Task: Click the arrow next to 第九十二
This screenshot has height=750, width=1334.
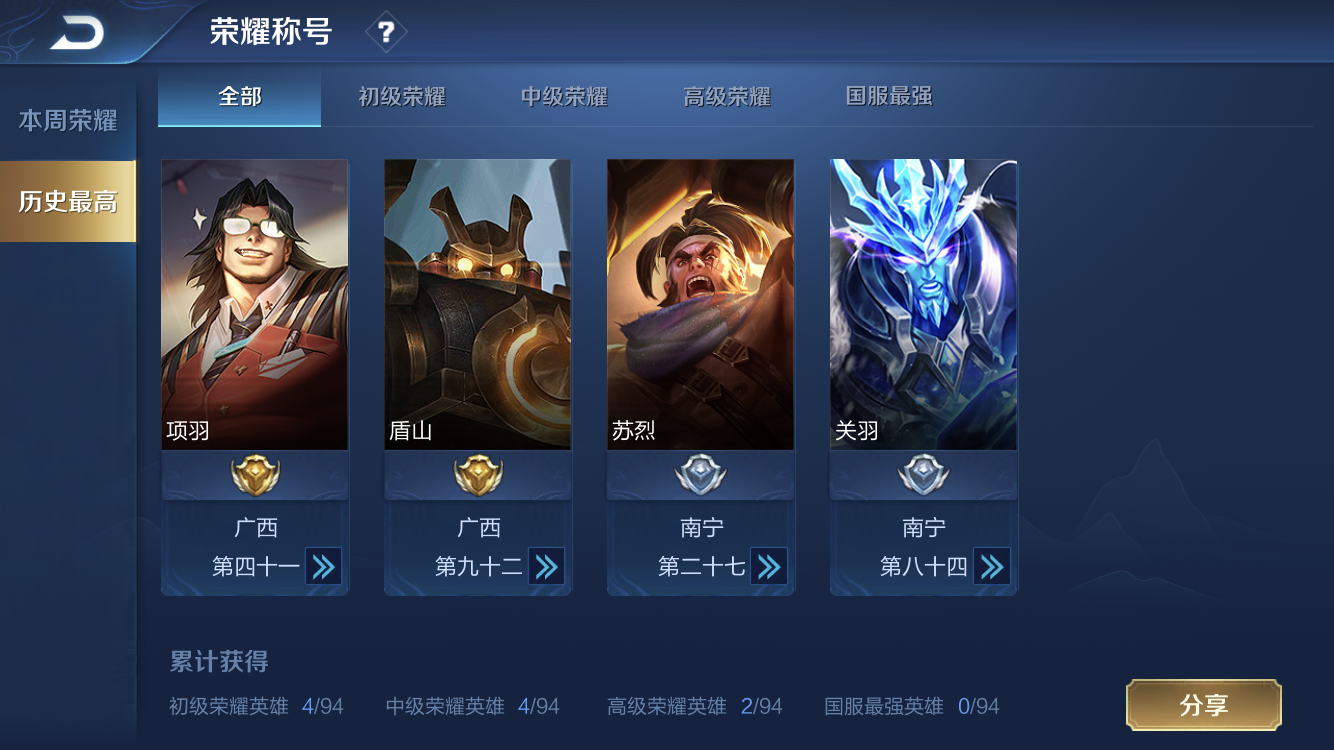Action: tap(546, 567)
